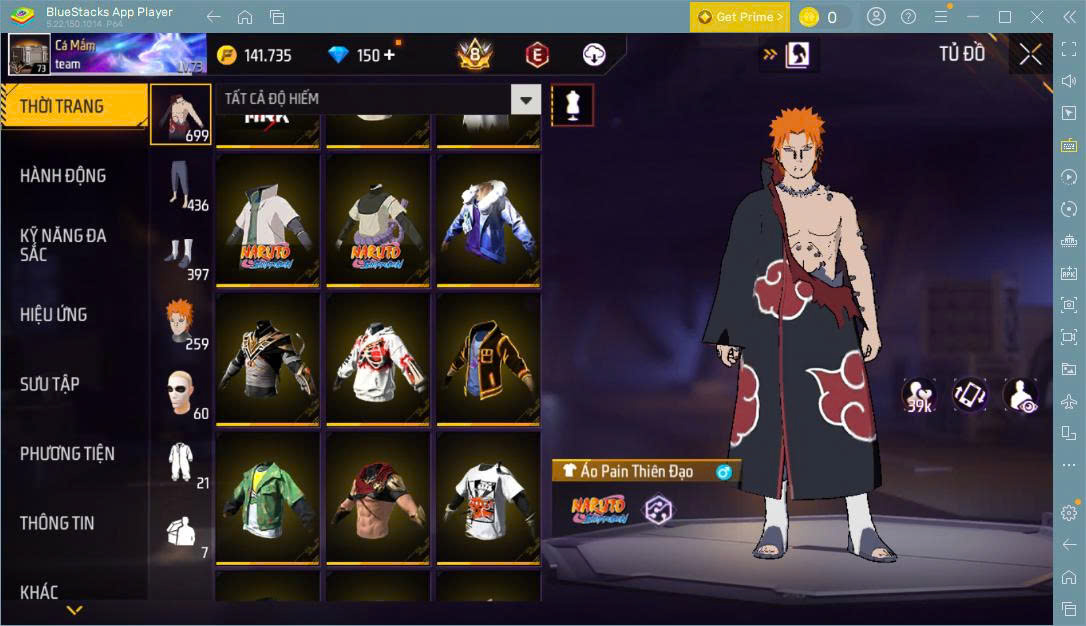The height and width of the screenshot is (626, 1086).
Task: Click the BlueStacks Get Prime button
Action: point(739,17)
